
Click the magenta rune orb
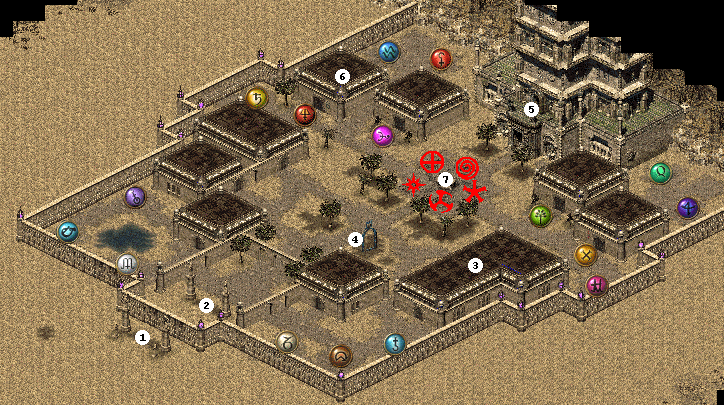(382, 135)
